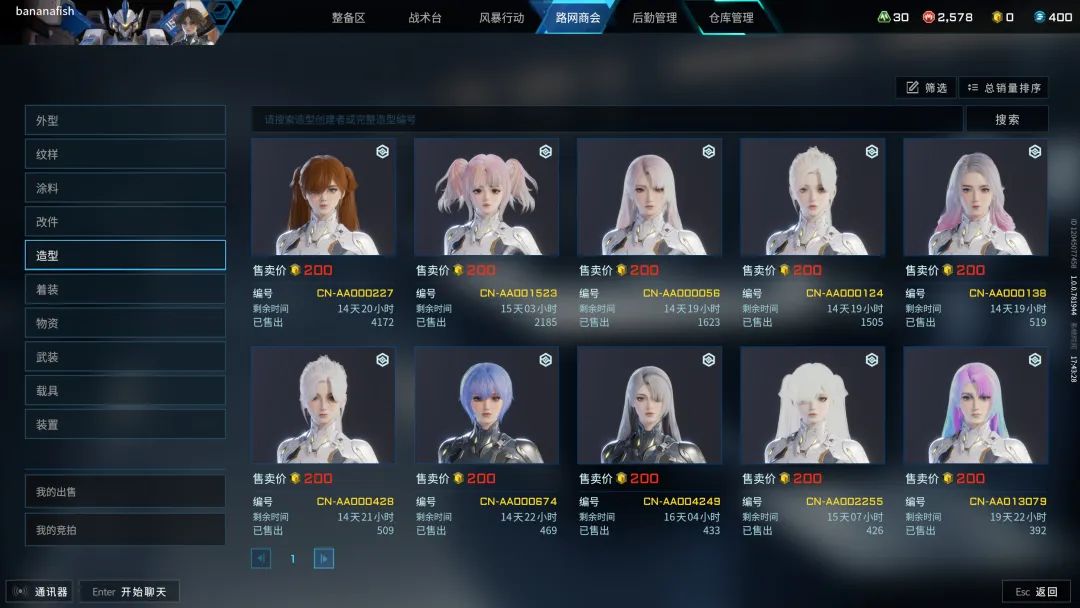Go to the 风暴行动 tab
The image size is (1080, 608).
point(501,18)
